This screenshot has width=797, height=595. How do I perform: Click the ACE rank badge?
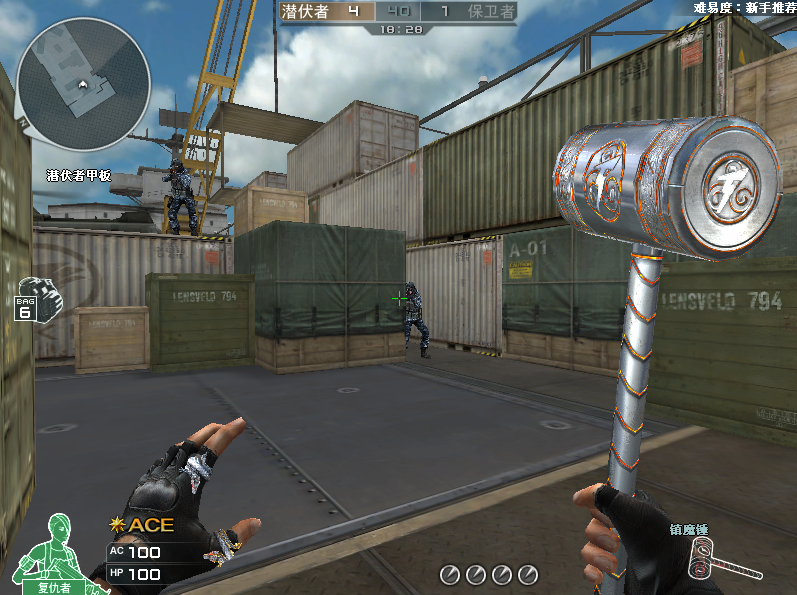(144, 525)
